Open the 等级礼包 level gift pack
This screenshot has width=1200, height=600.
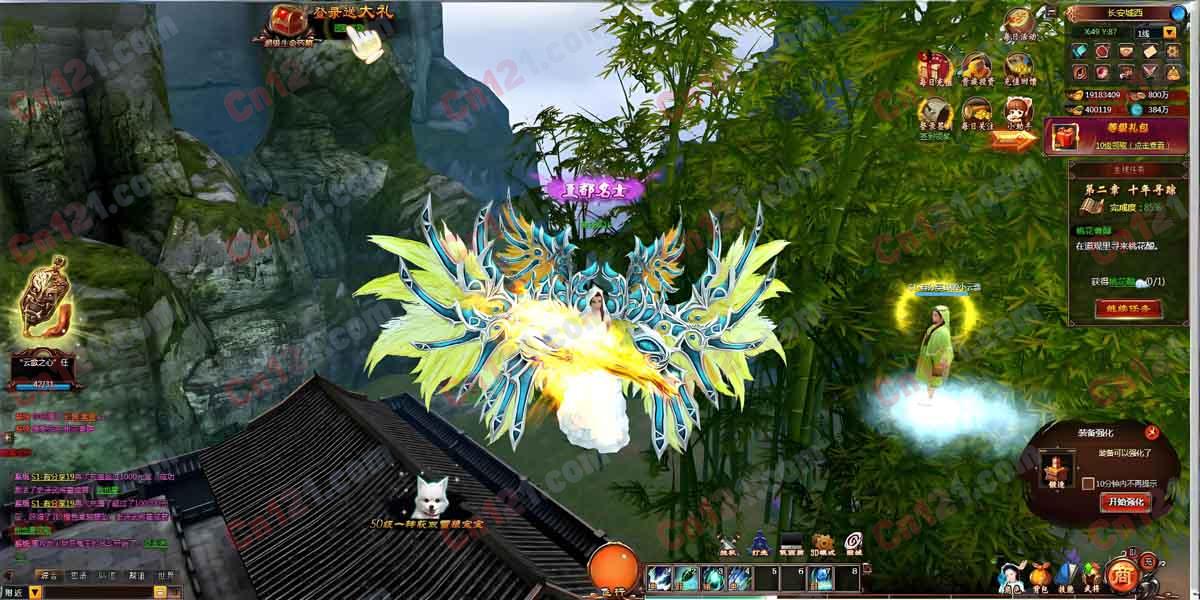(1122, 135)
